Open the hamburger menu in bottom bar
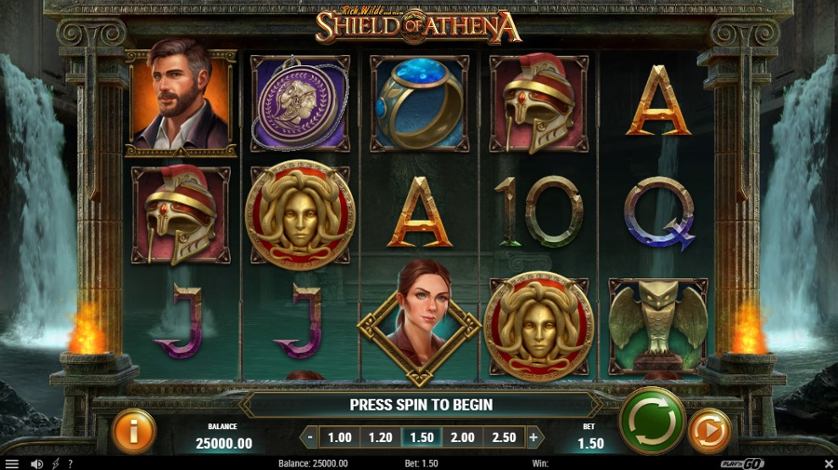Viewport: 838px width, 470px height. 12,463
